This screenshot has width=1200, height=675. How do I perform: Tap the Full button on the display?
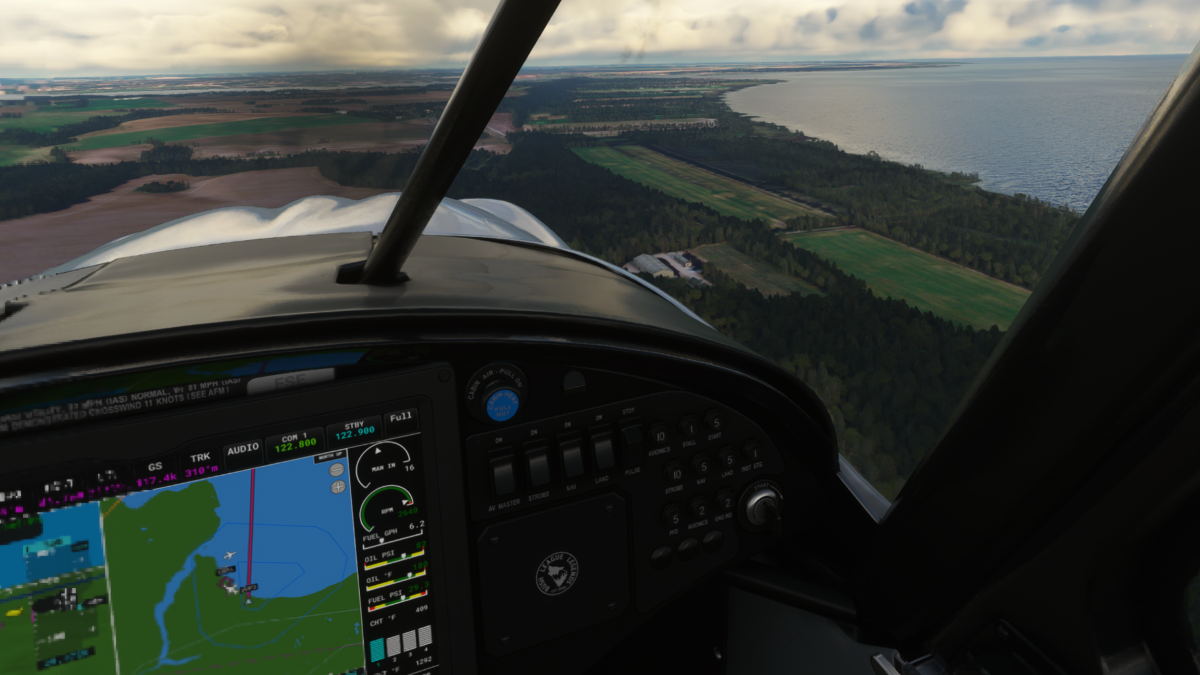coord(401,418)
